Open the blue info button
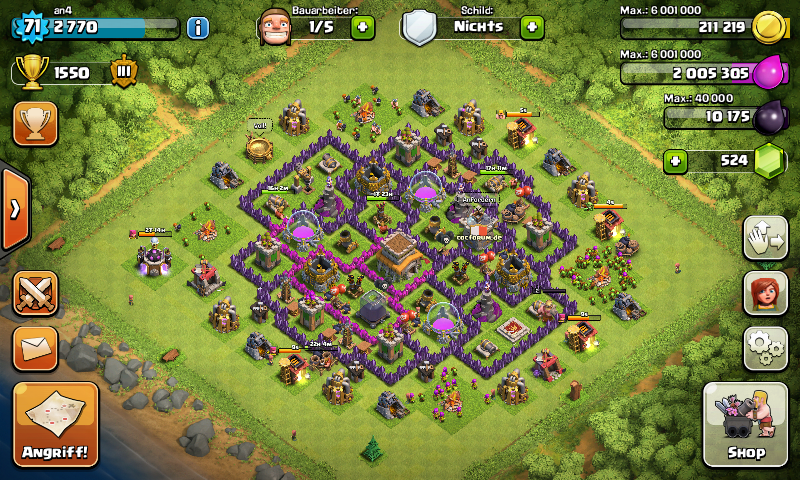Viewport: 800px width, 480px height. pos(198,27)
